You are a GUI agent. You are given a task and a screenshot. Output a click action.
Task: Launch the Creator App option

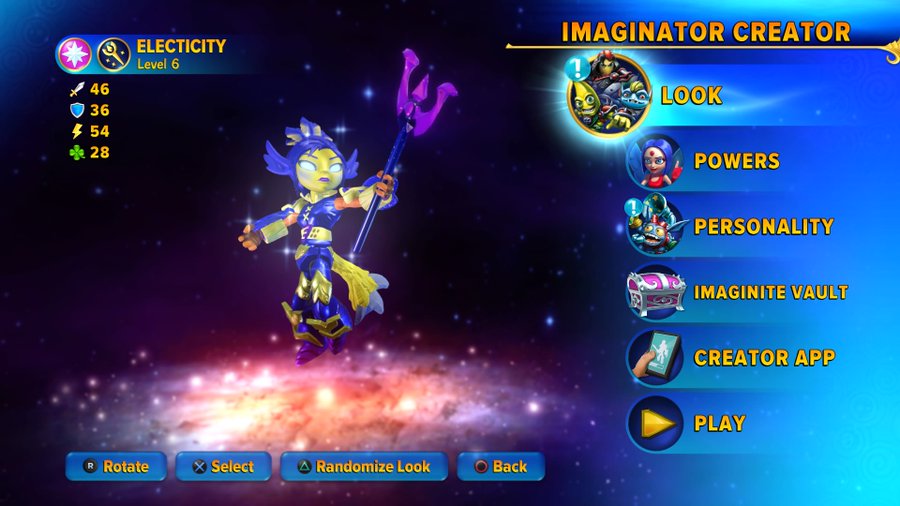pos(764,358)
